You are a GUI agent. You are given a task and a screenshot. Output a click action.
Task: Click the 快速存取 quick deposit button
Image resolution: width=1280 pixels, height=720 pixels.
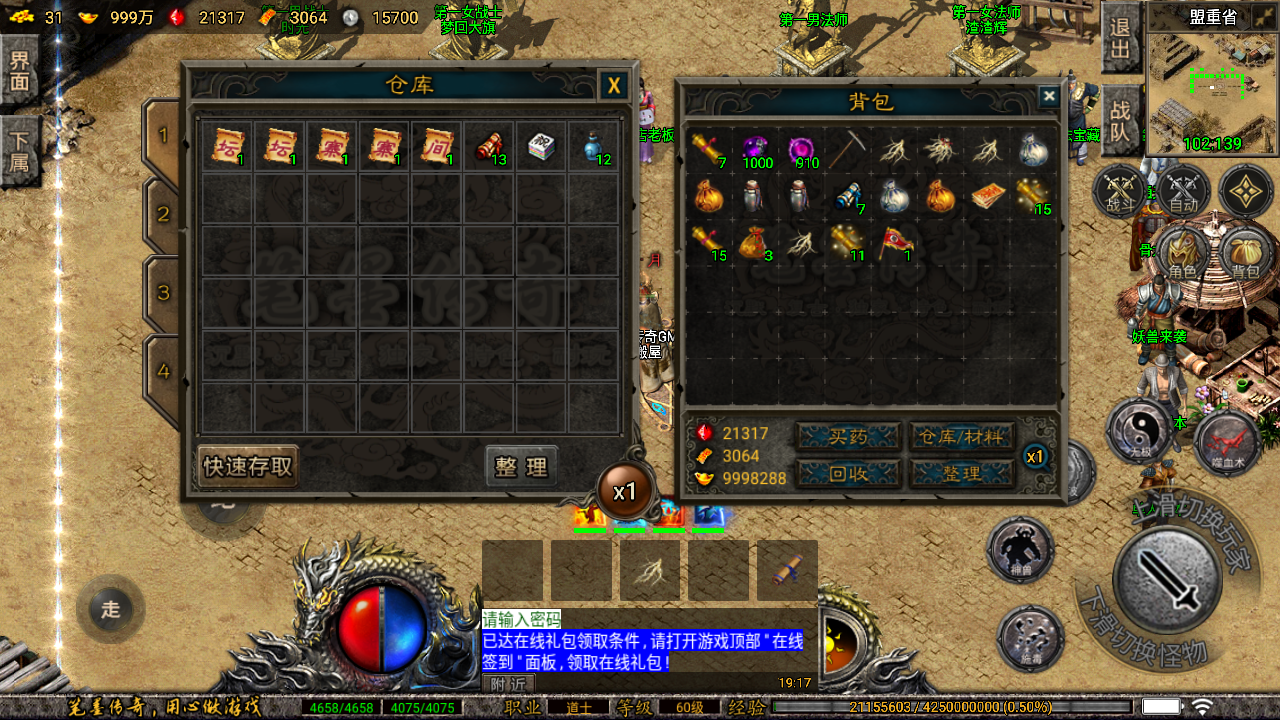(248, 467)
